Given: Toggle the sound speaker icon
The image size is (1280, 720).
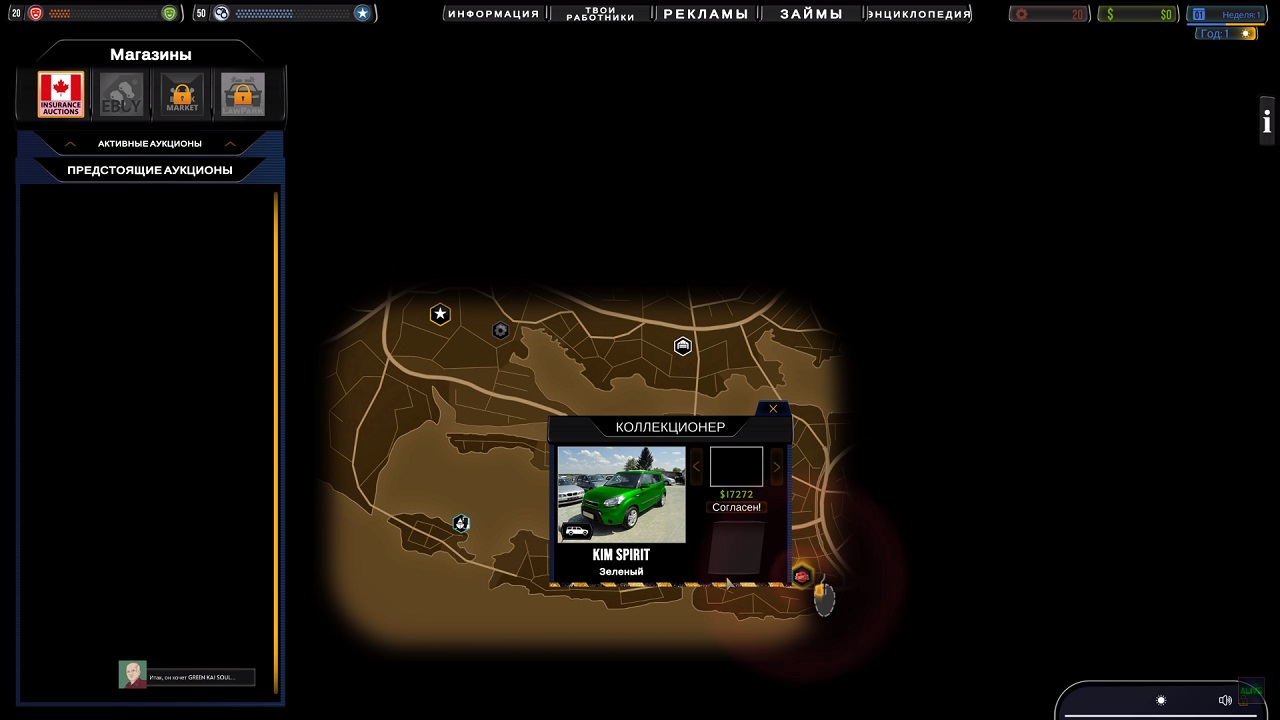Looking at the screenshot, I should (1225, 700).
